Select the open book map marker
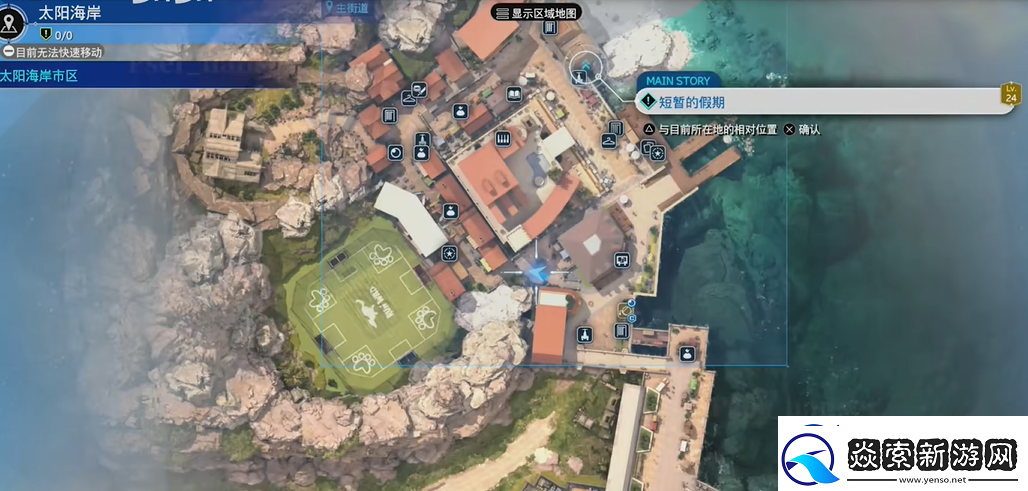 click(x=514, y=94)
